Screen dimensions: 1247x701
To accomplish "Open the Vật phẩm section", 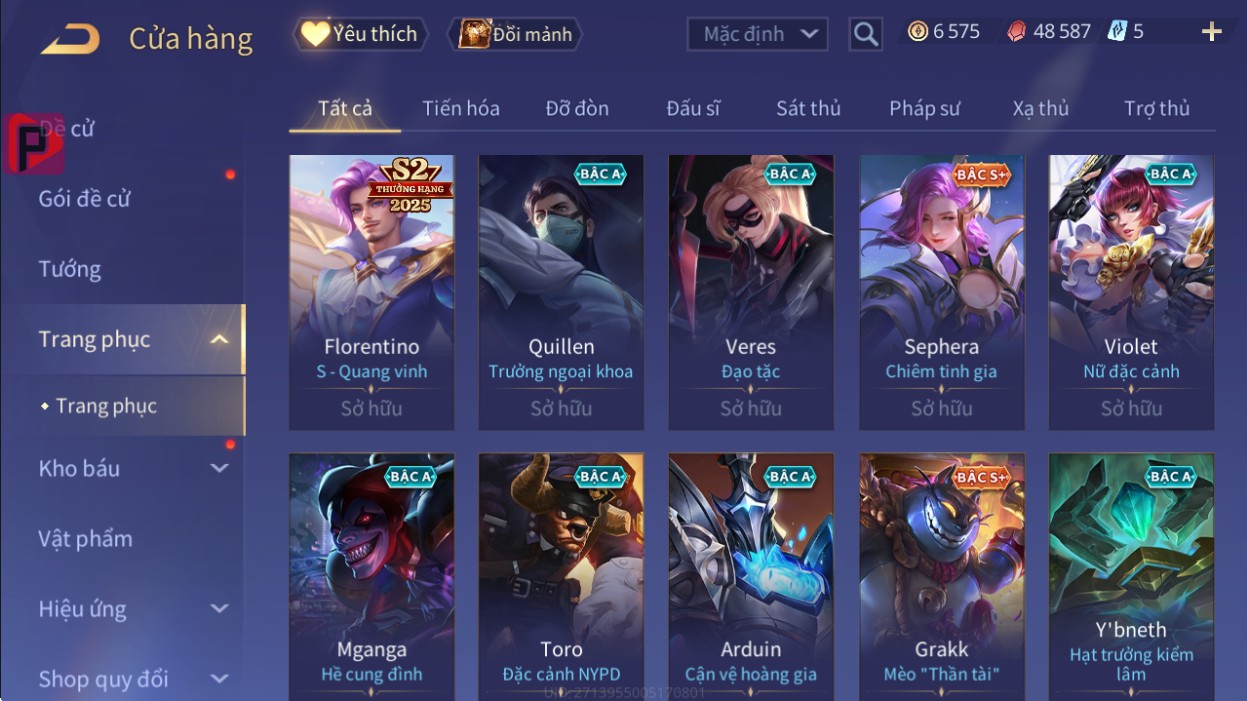I will pyautogui.click(x=85, y=539).
